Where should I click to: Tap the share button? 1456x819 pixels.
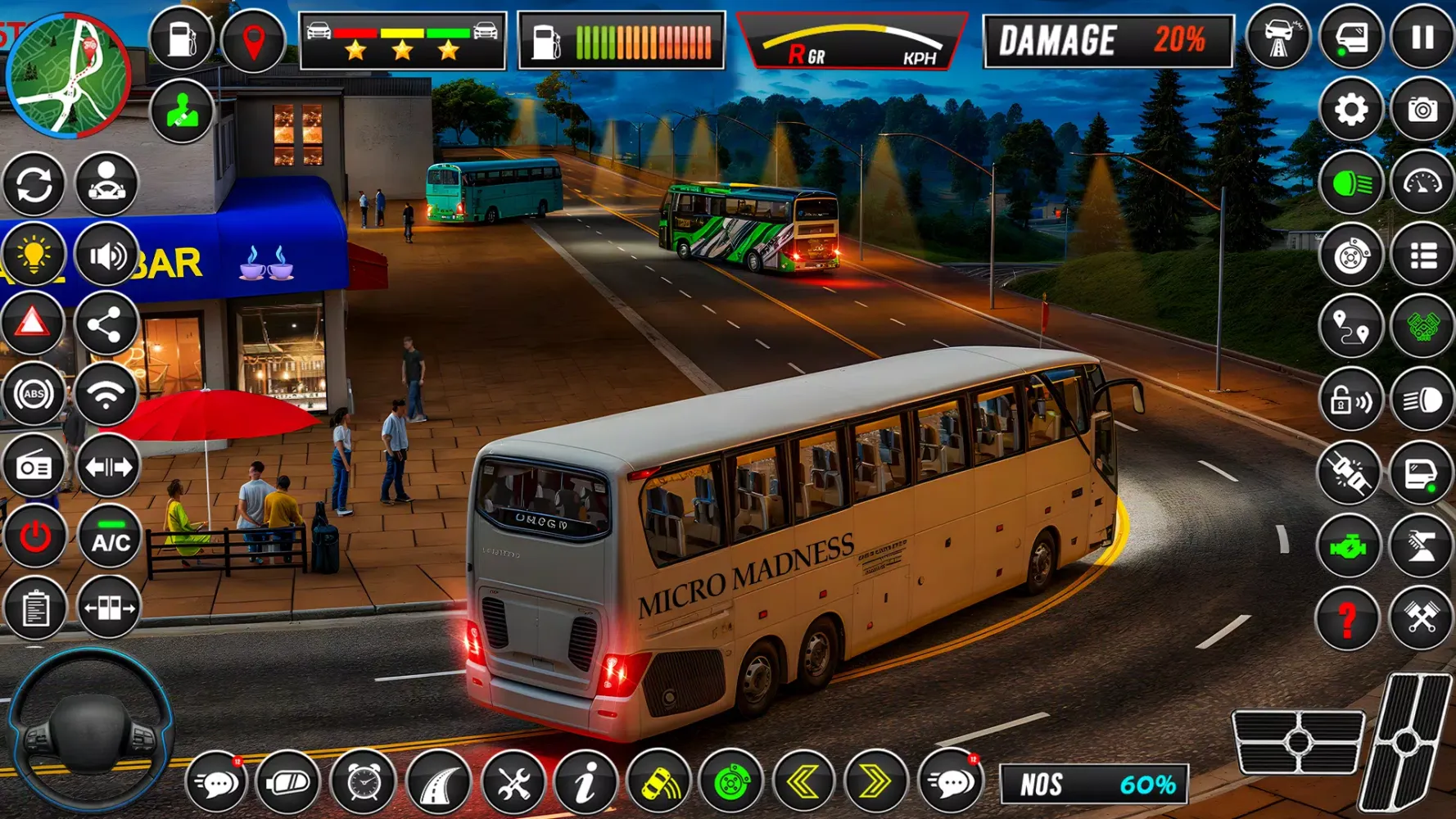click(x=106, y=324)
